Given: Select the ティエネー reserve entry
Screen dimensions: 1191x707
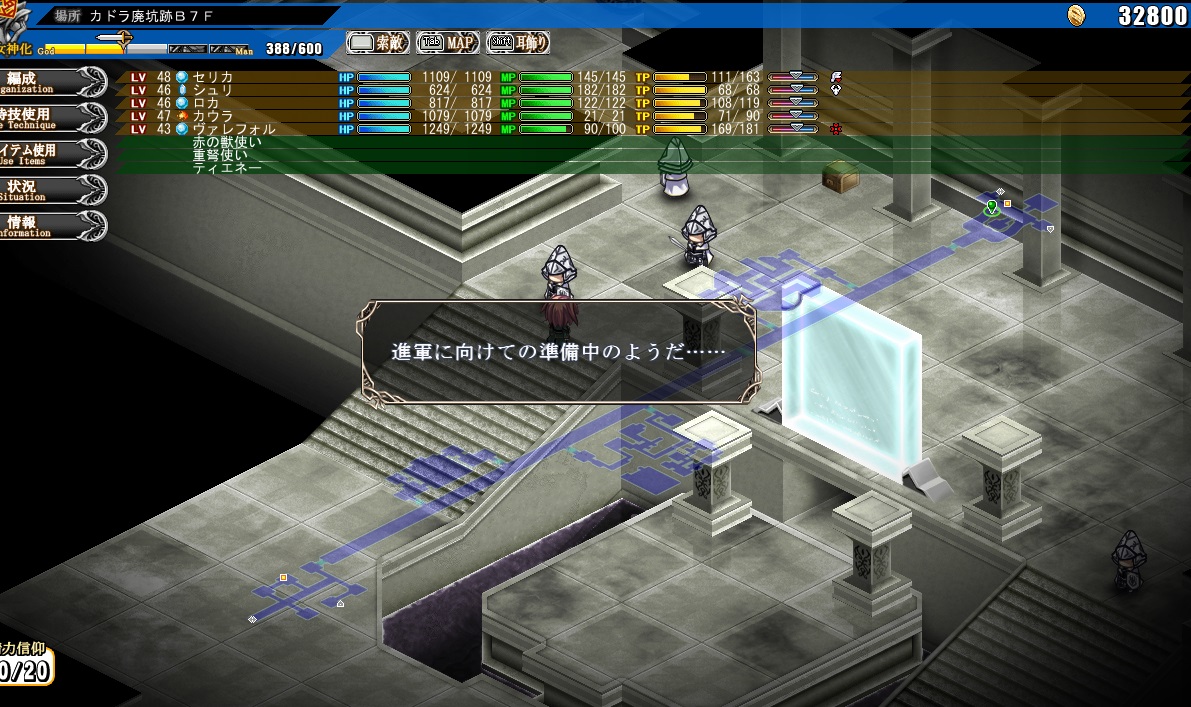Looking at the screenshot, I should point(227,168).
